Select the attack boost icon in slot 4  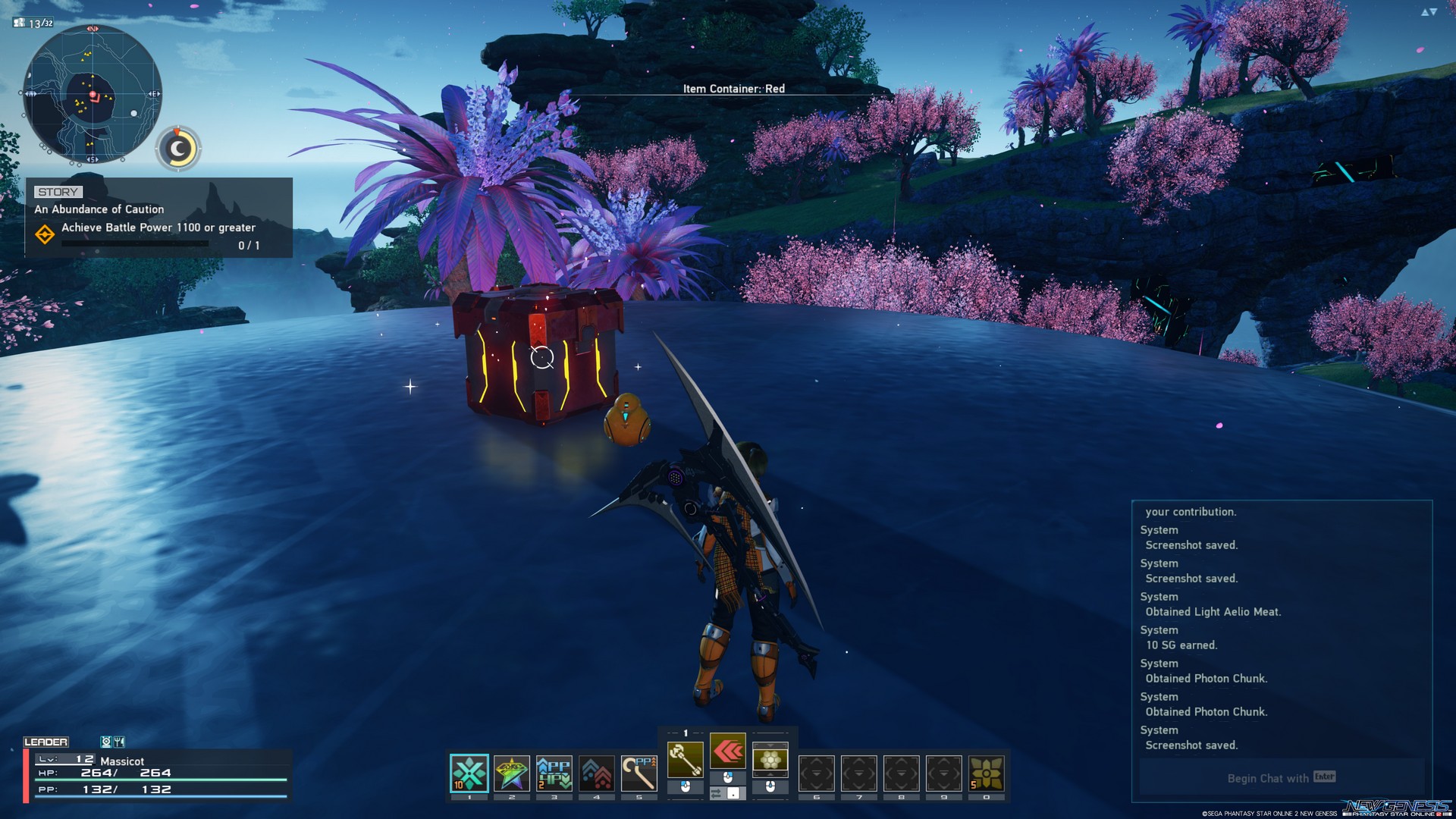tap(596, 771)
